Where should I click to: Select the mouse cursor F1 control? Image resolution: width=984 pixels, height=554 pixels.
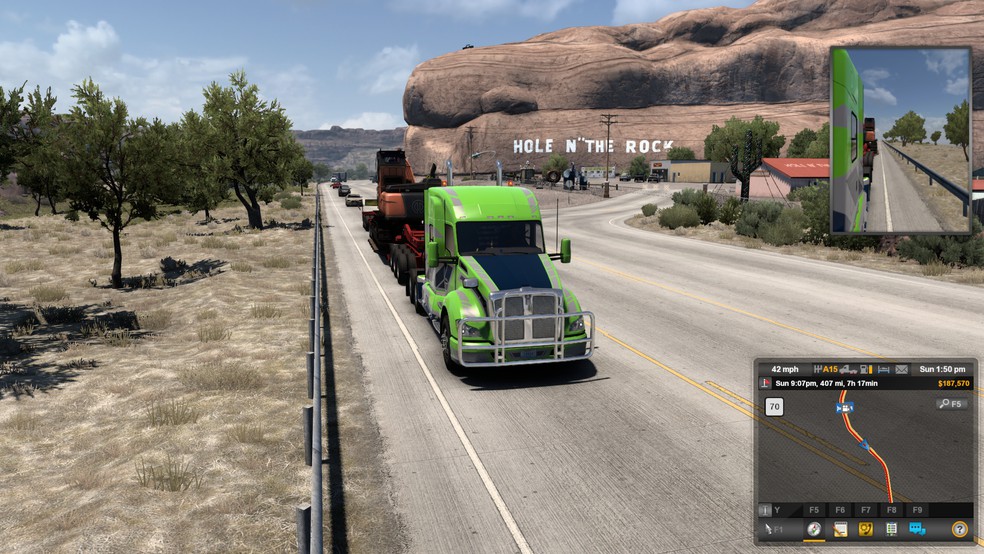pyautogui.click(x=774, y=529)
